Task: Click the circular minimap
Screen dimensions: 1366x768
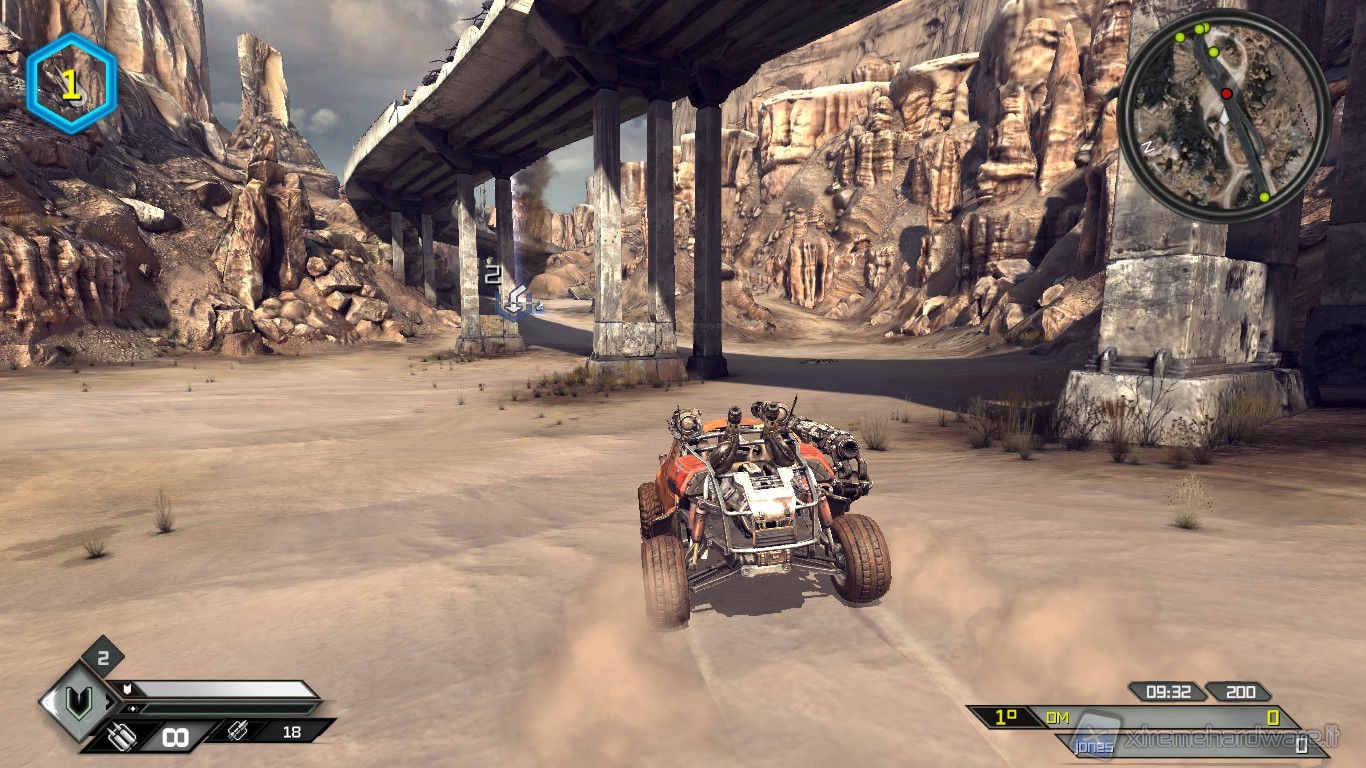Action: pyautogui.click(x=1224, y=113)
